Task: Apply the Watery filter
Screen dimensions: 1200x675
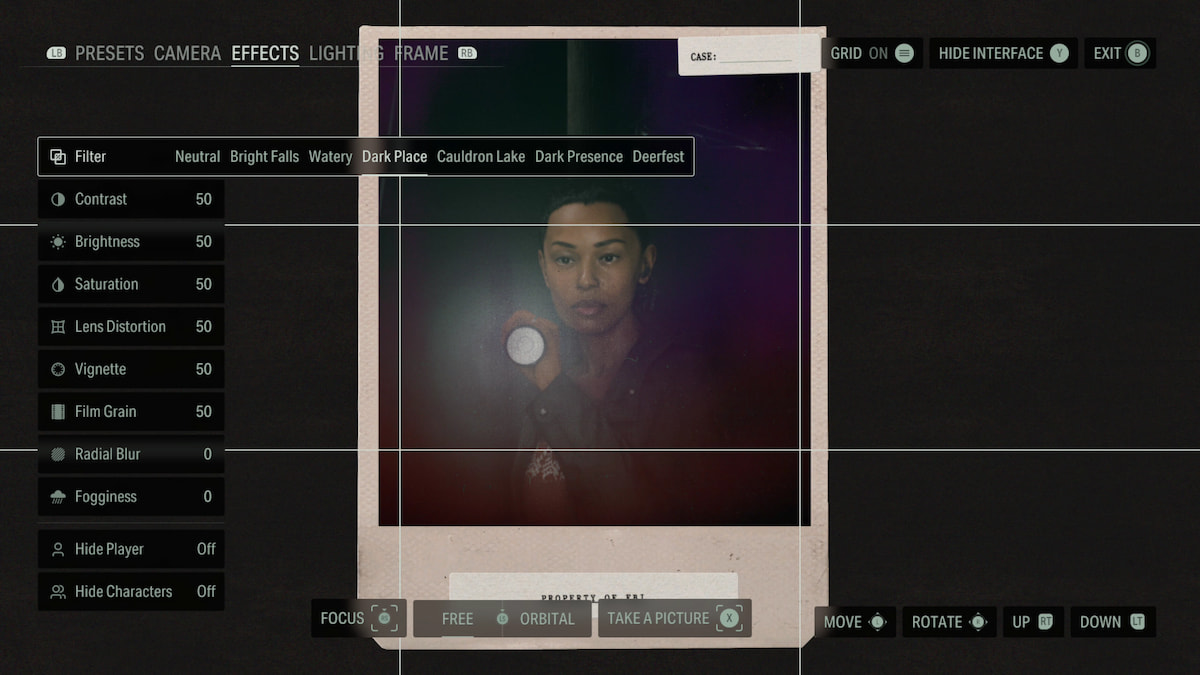Action: click(330, 157)
